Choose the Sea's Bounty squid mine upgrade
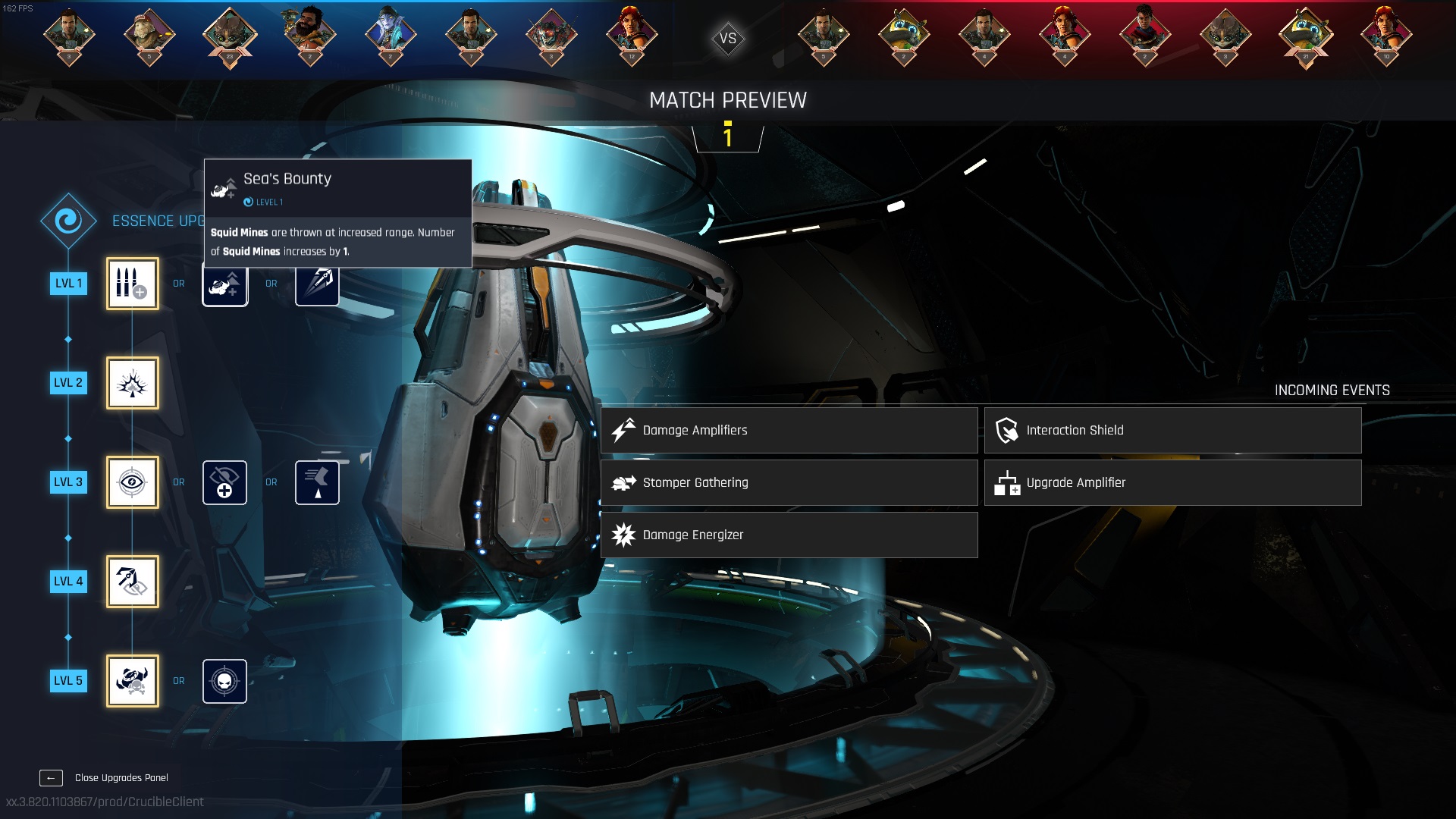This screenshot has height=819, width=1456. [224, 287]
